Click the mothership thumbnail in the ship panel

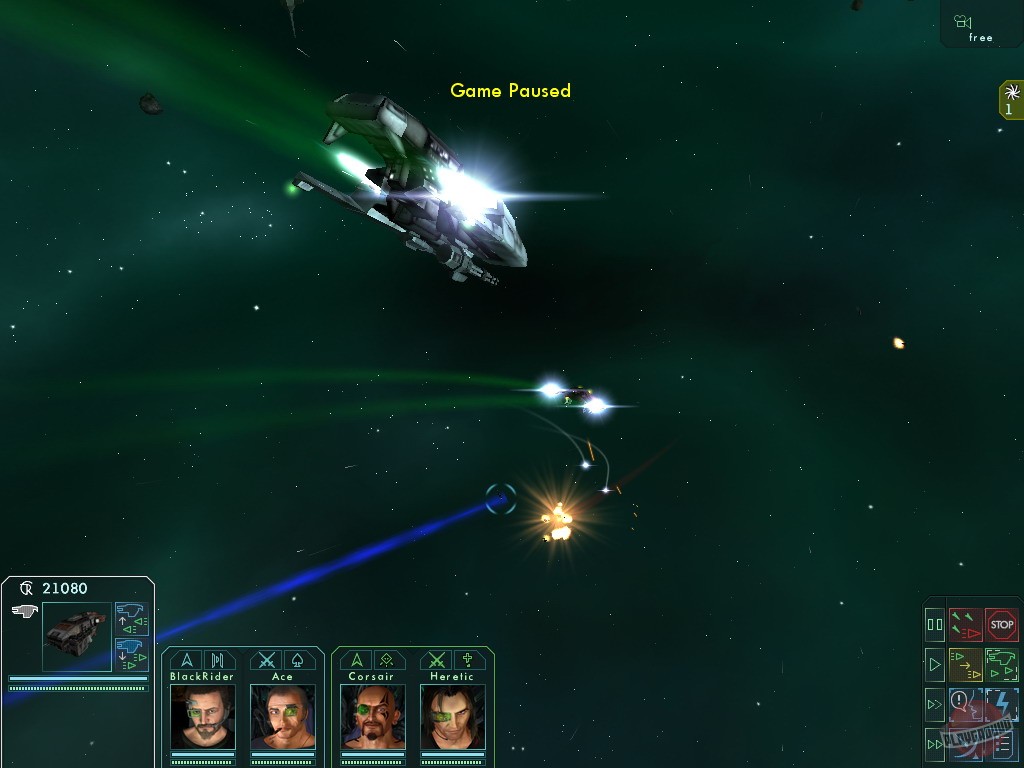[76, 637]
